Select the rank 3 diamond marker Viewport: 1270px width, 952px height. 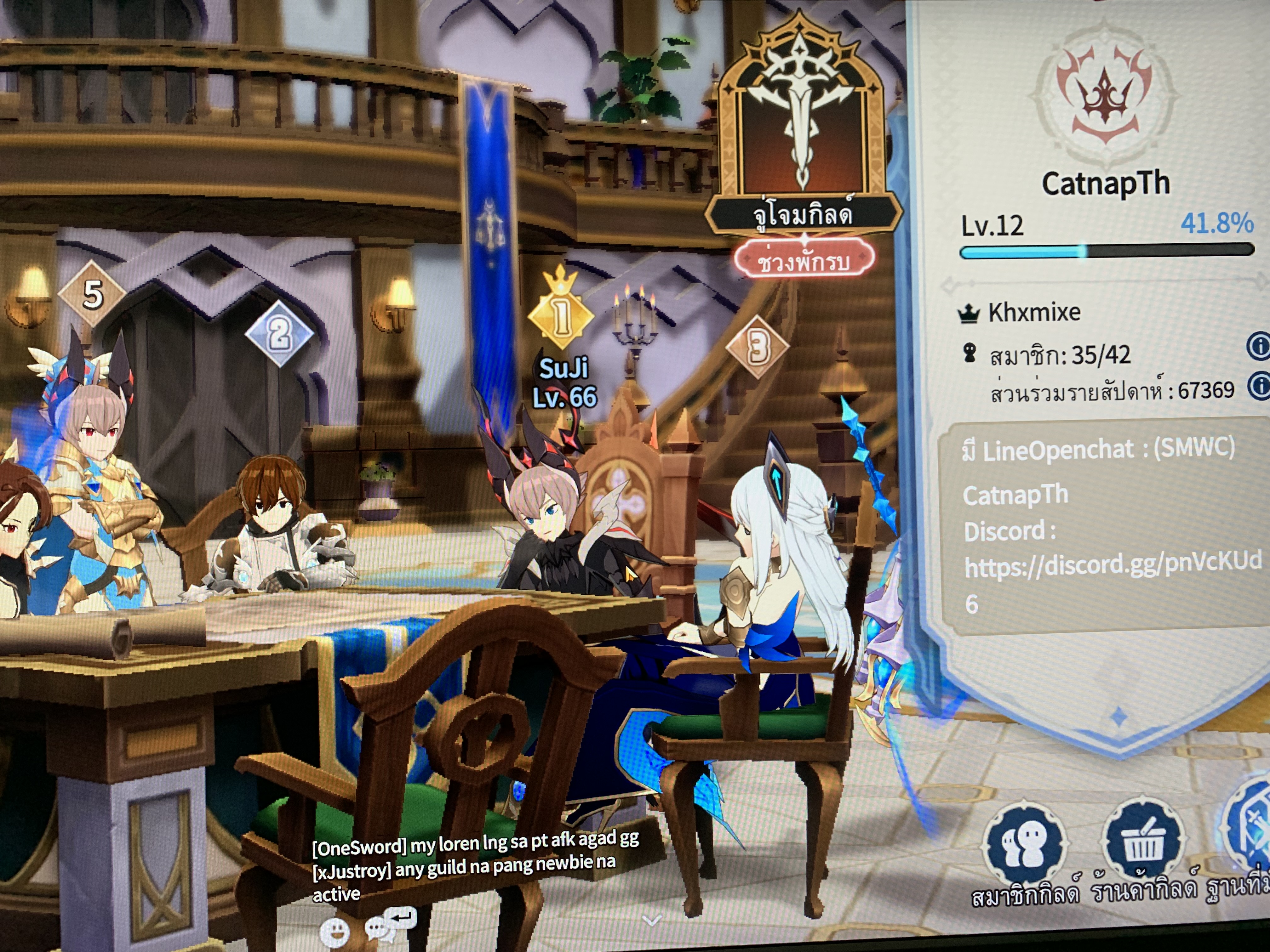758,347
